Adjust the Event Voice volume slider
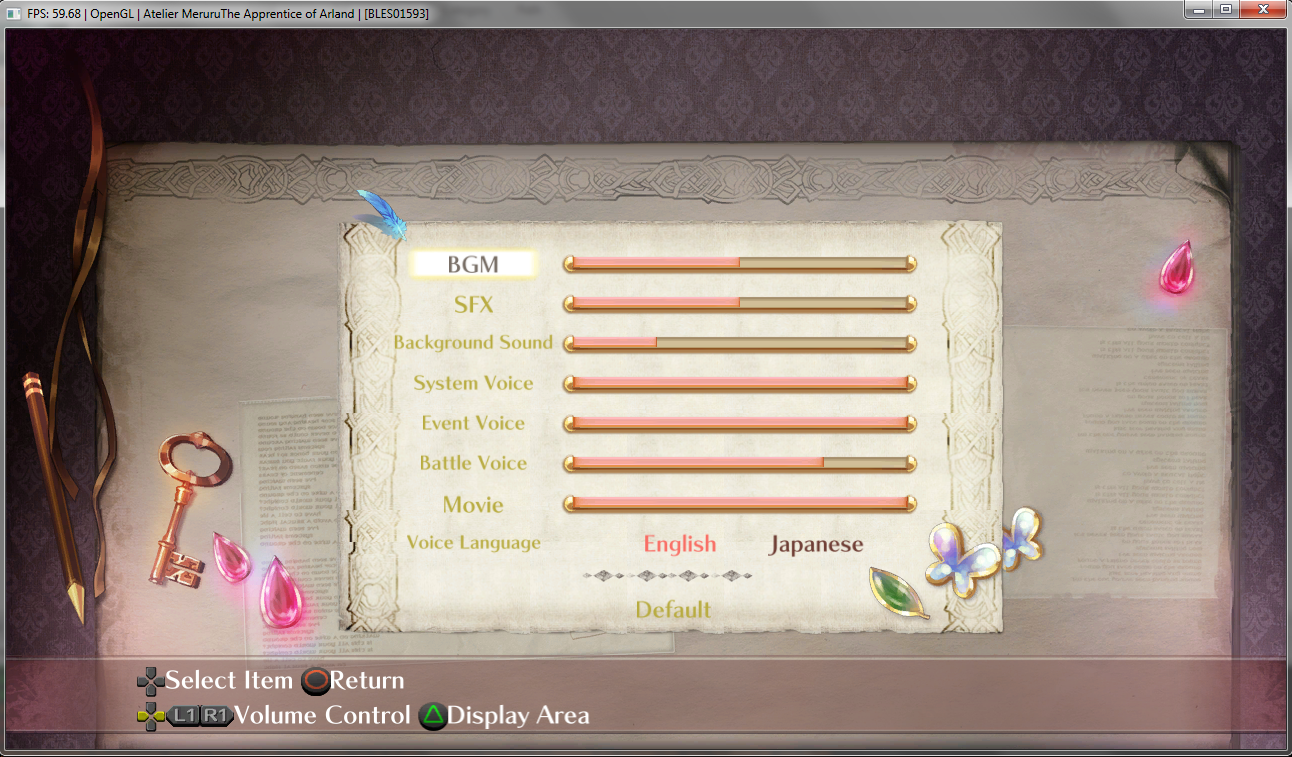Viewport: 1292px width, 757px height. click(x=739, y=424)
